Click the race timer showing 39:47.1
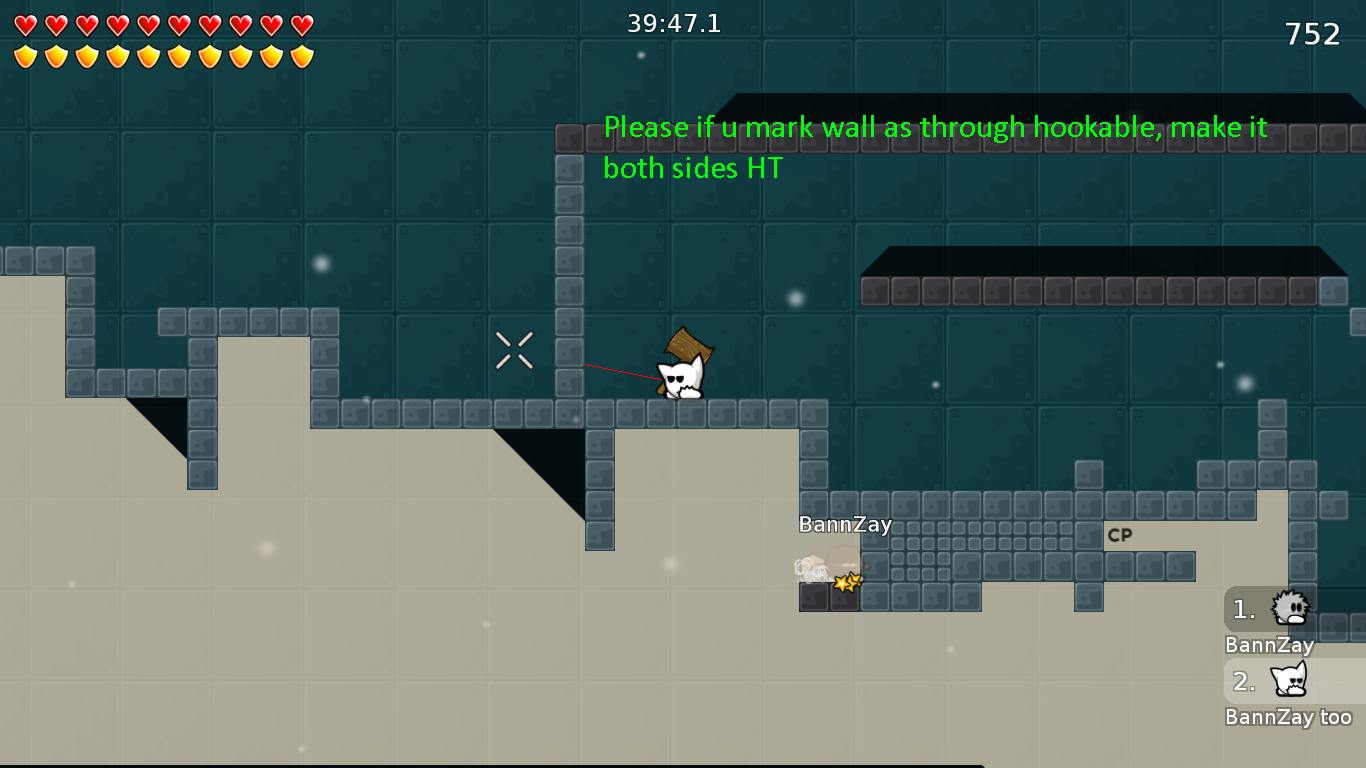1366x768 pixels. coord(675,22)
